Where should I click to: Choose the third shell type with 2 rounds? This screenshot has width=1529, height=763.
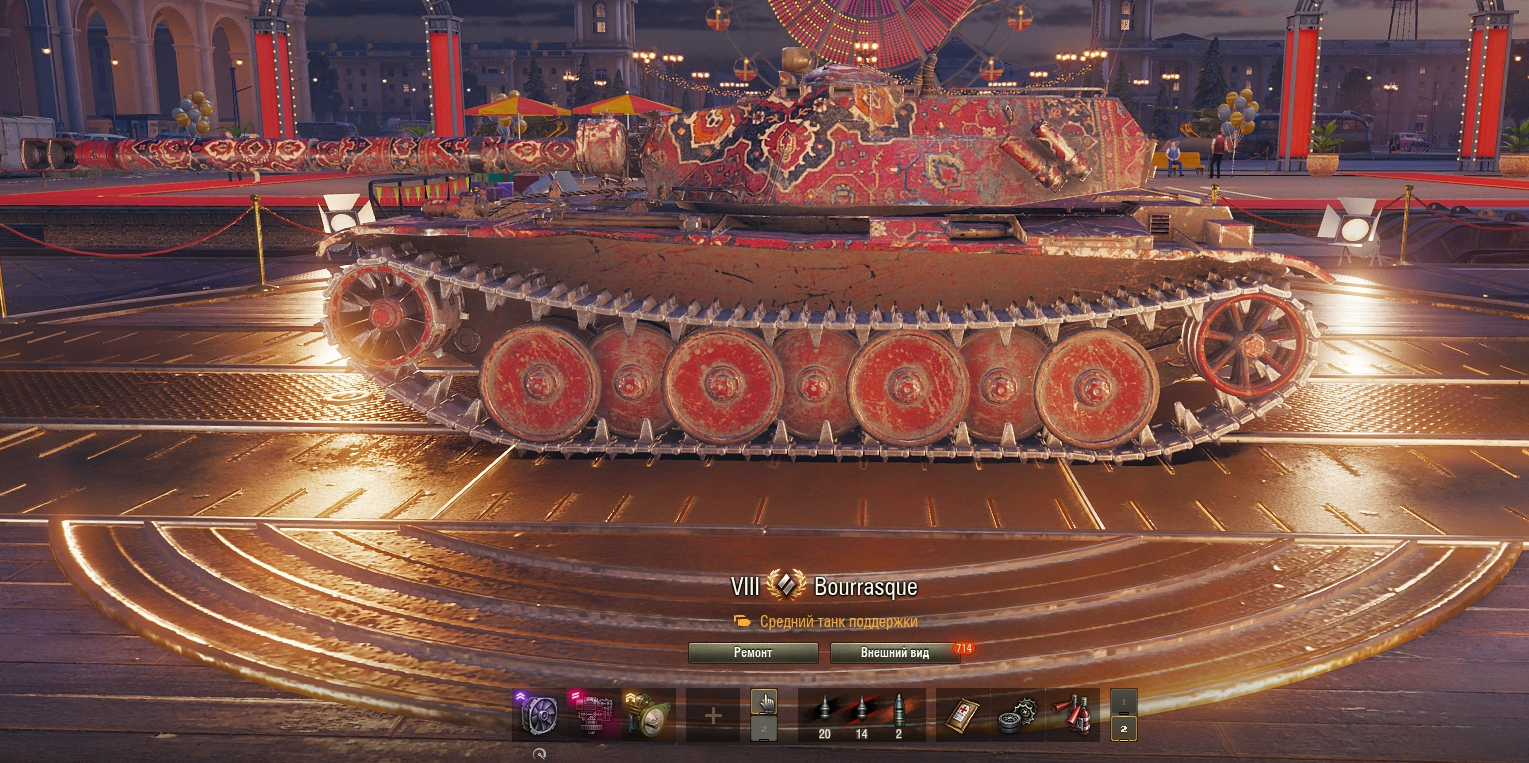click(x=898, y=714)
